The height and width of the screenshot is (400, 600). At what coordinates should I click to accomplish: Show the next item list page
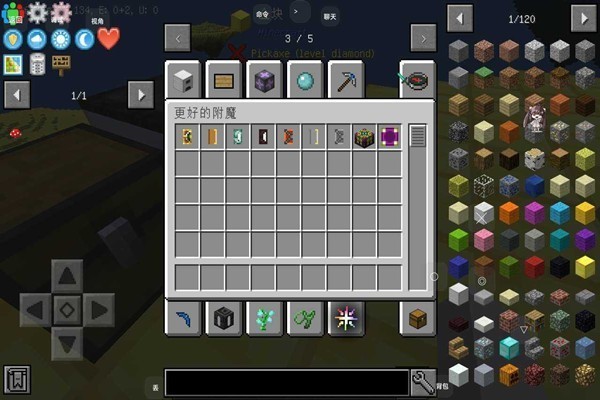click(583, 18)
